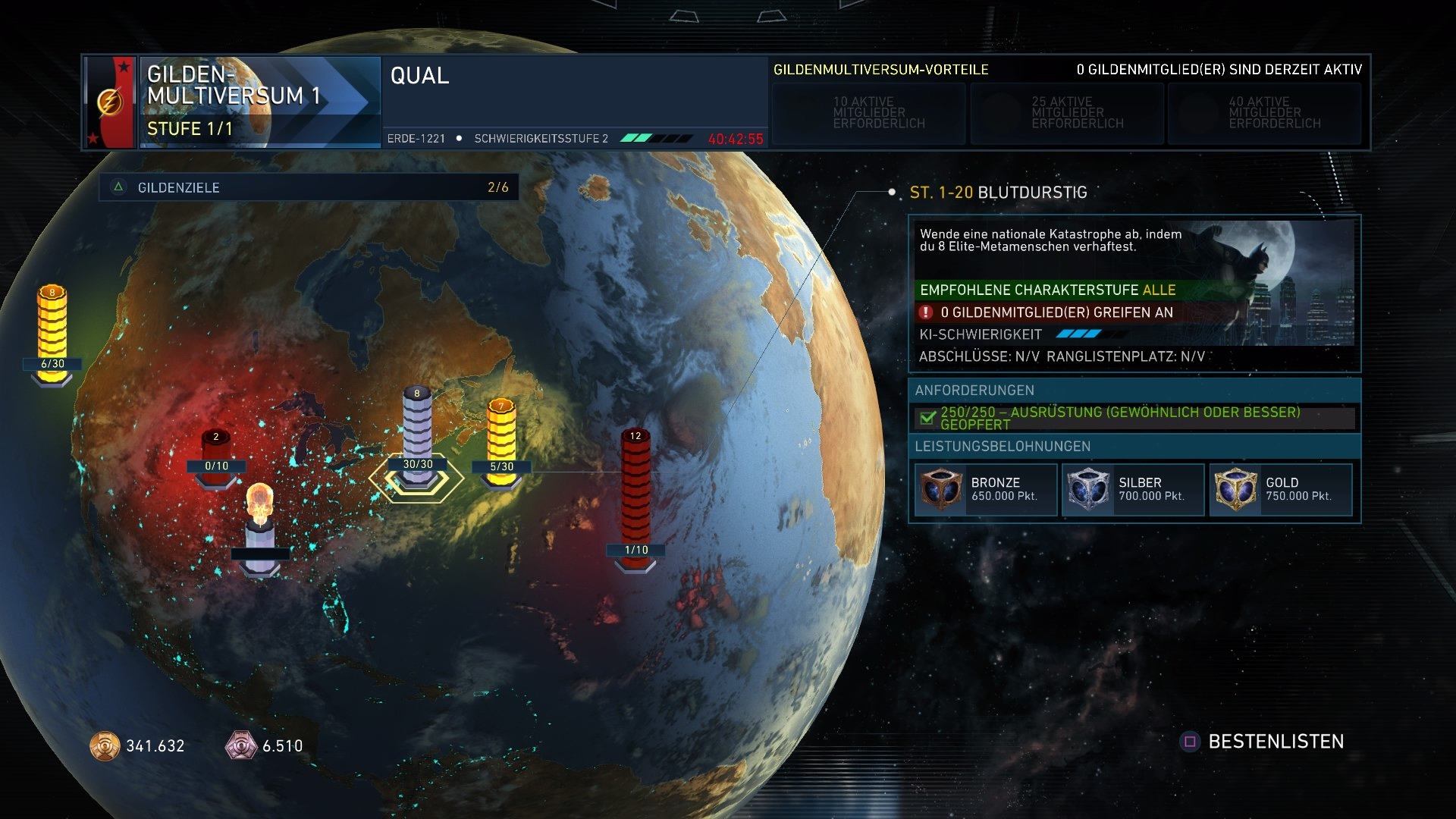Open the 25 aktive Mitglieder perk panel
Image resolution: width=1456 pixels, height=819 pixels.
(x=1065, y=112)
